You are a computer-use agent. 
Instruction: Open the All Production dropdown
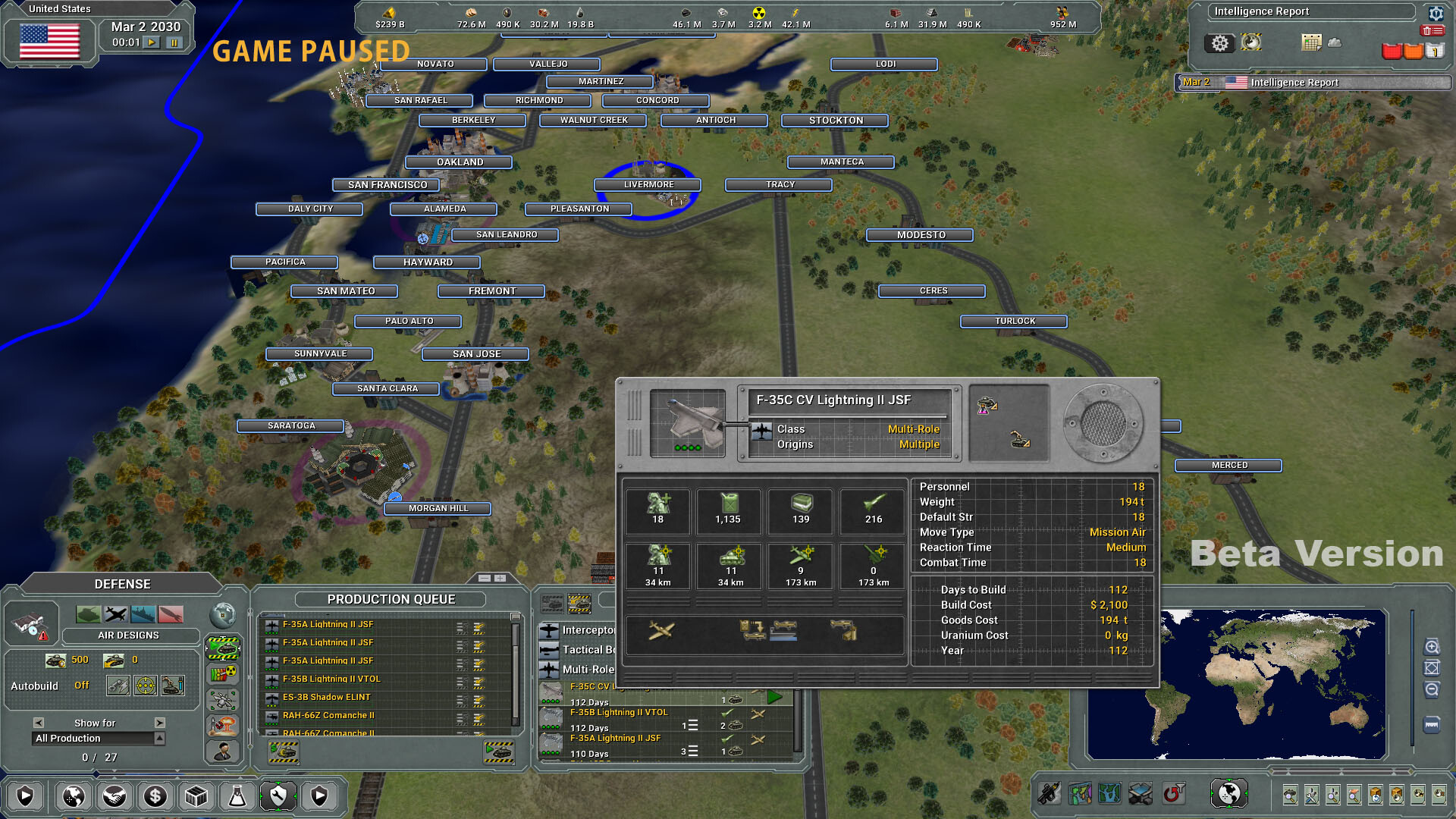click(x=93, y=738)
